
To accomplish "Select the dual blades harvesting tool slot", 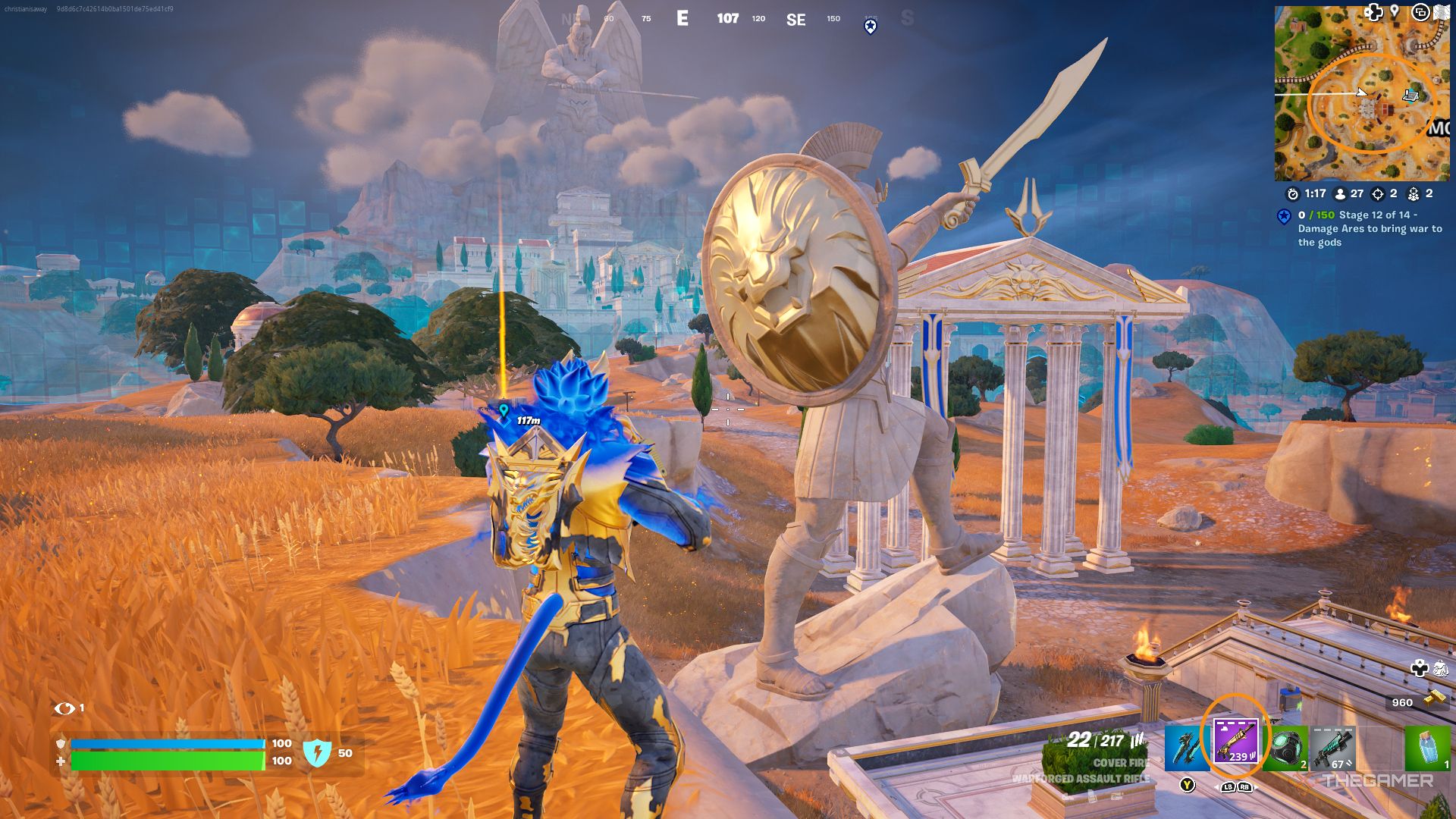I will [1187, 747].
